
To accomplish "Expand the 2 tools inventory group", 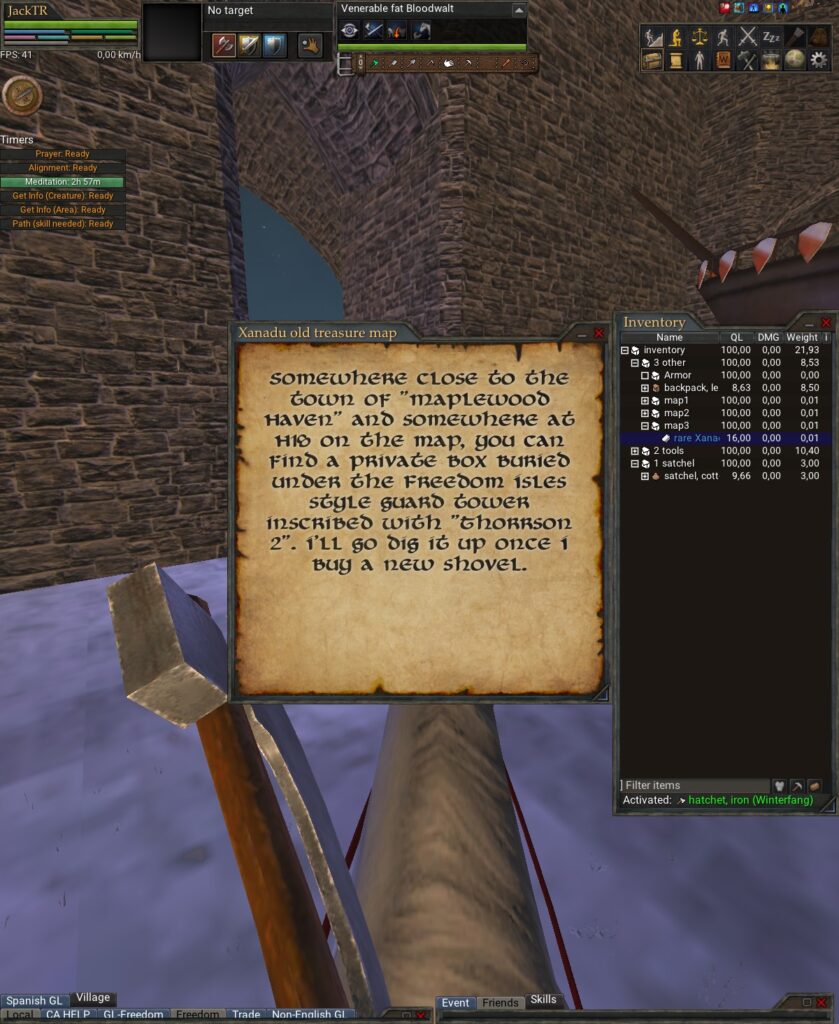I will tap(635, 452).
